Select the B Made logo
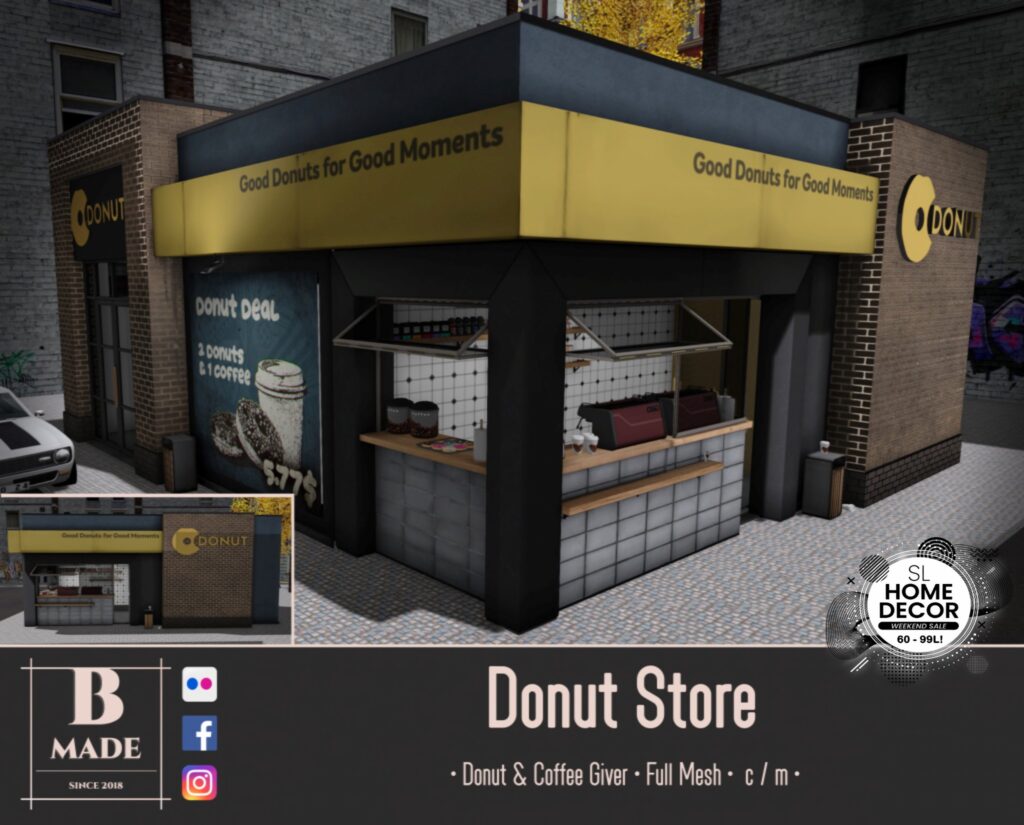The height and width of the screenshot is (825, 1024). [x=96, y=733]
